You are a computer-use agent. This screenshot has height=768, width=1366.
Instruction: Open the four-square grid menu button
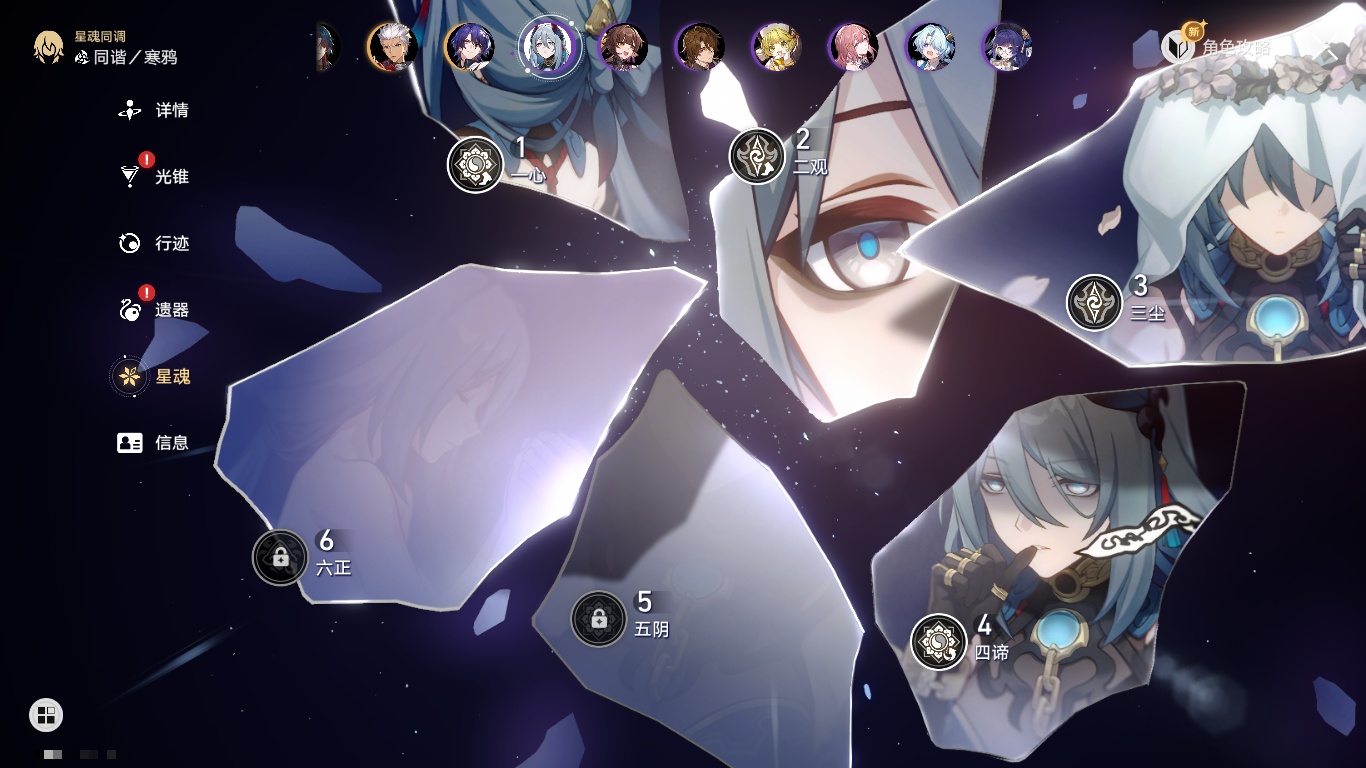pos(46,714)
